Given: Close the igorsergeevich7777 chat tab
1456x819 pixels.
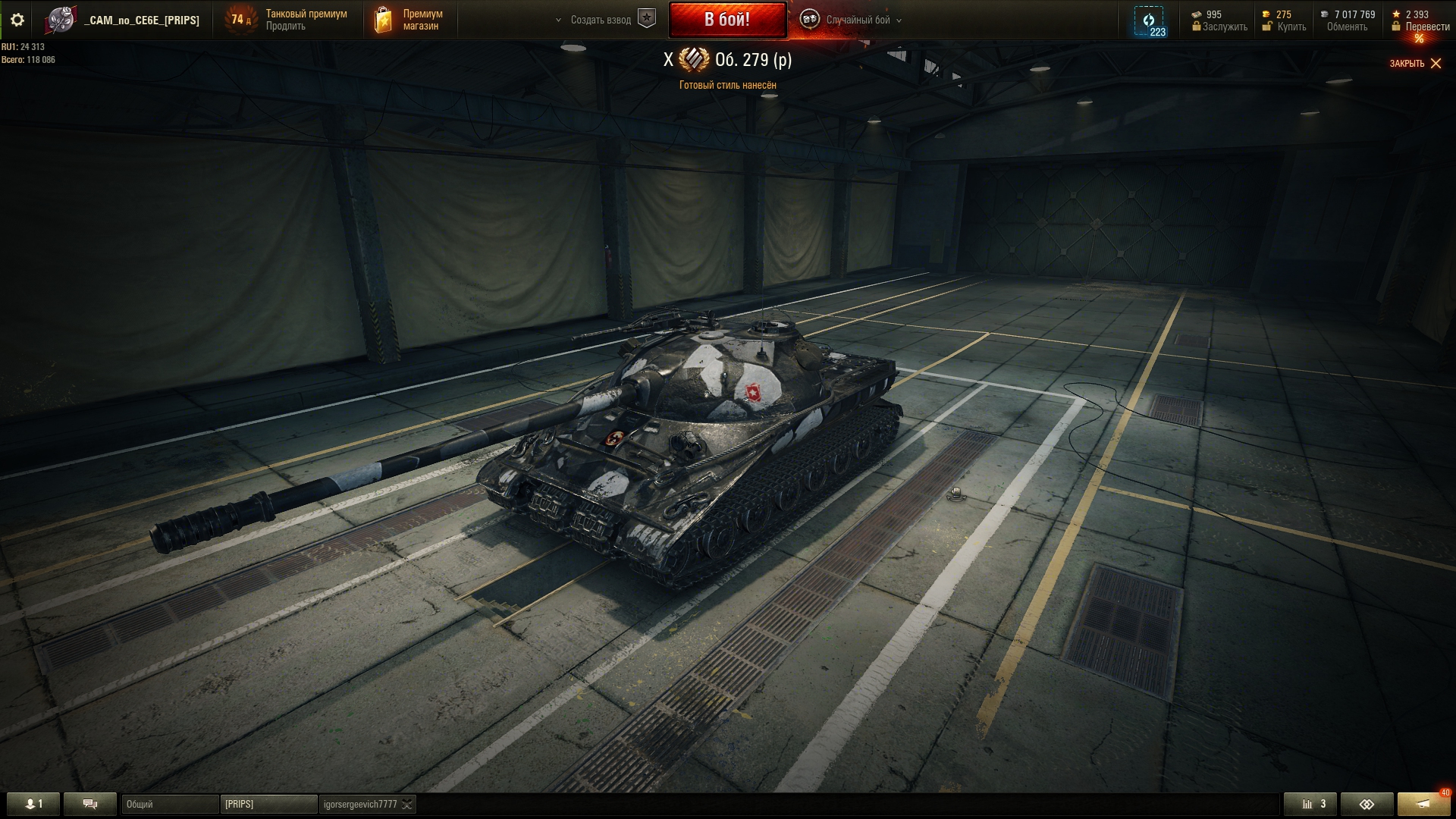Looking at the screenshot, I should pyautogui.click(x=407, y=805).
